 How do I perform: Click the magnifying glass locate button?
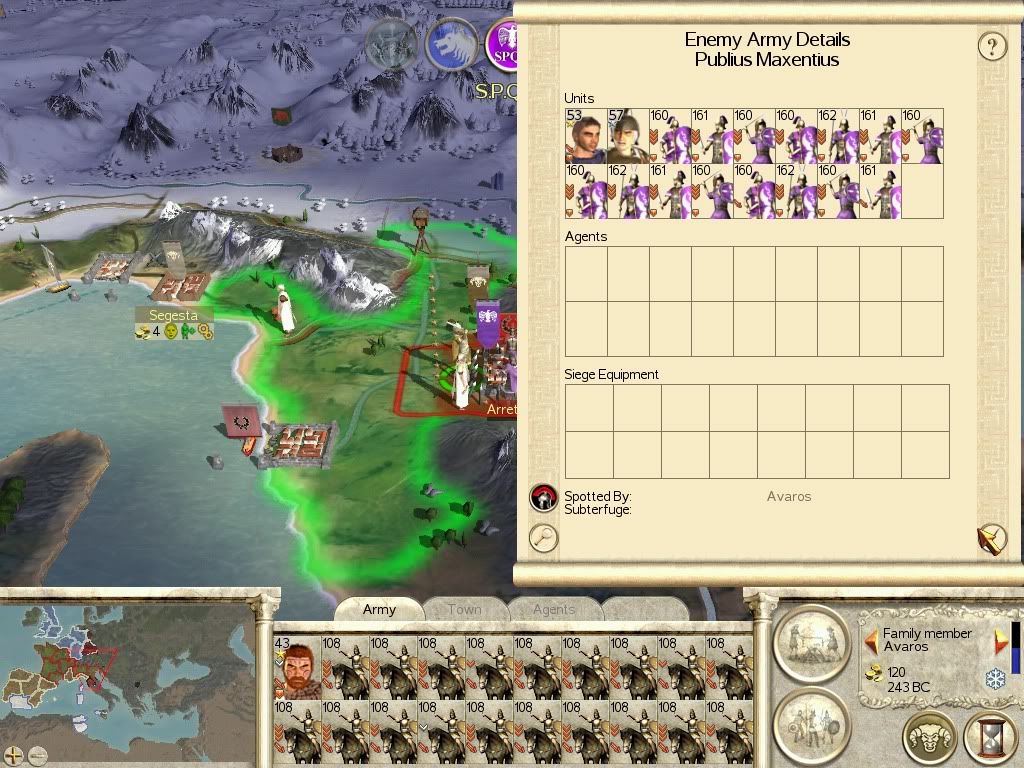(x=543, y=538)
